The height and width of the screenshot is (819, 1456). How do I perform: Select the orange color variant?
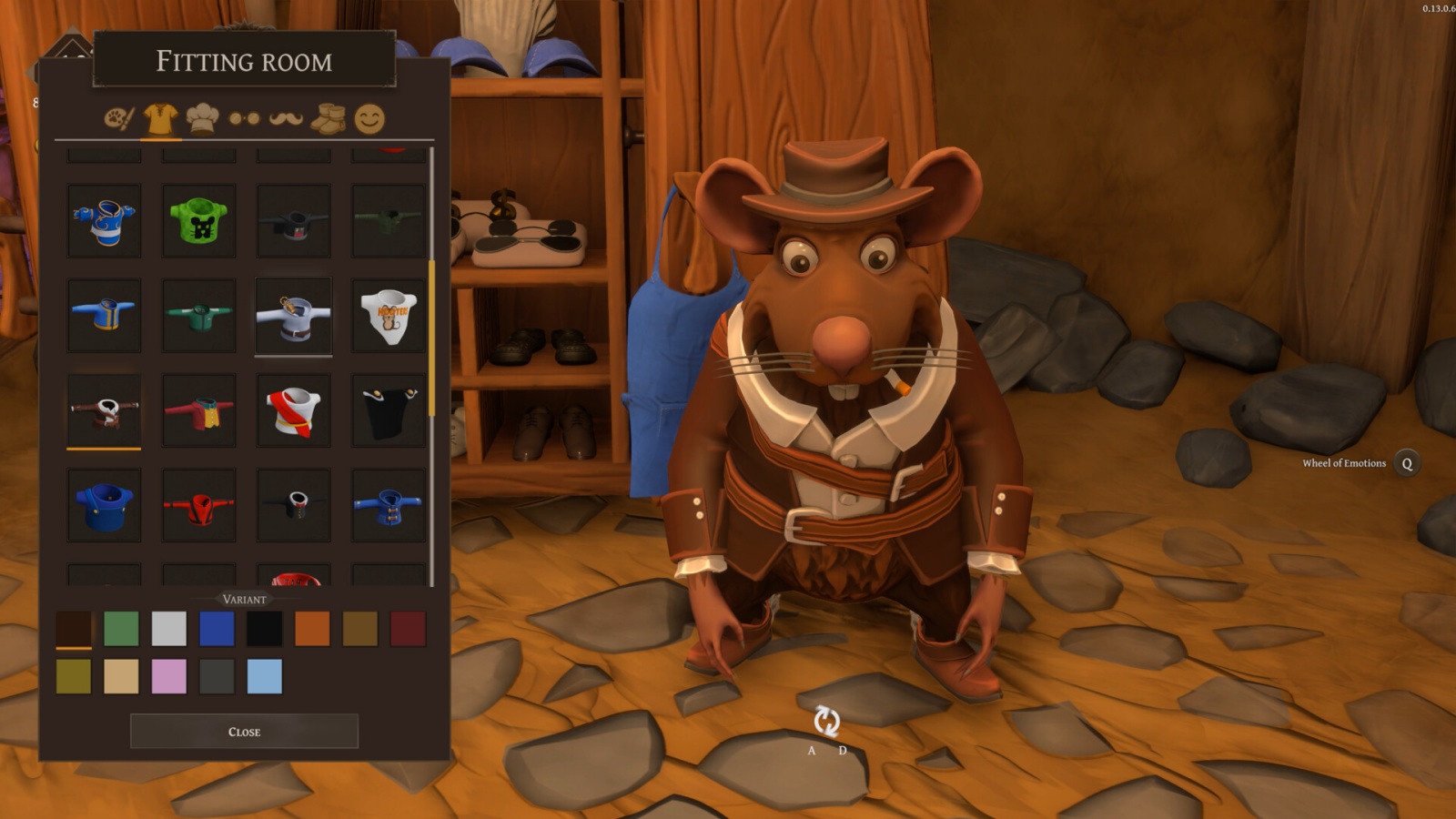[312, 629]
